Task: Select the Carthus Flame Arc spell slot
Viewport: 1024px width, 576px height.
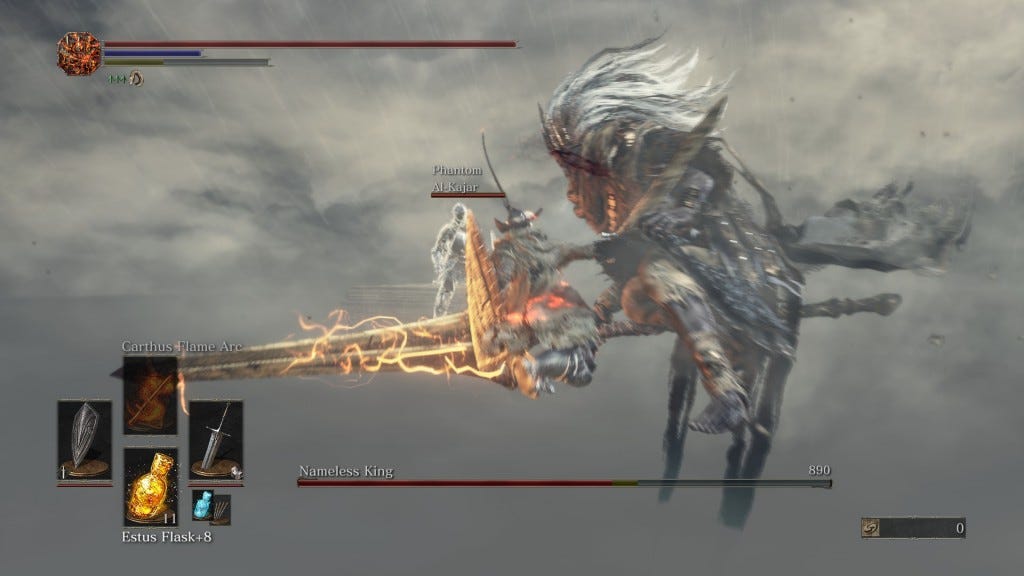Action: pos(150,396)
